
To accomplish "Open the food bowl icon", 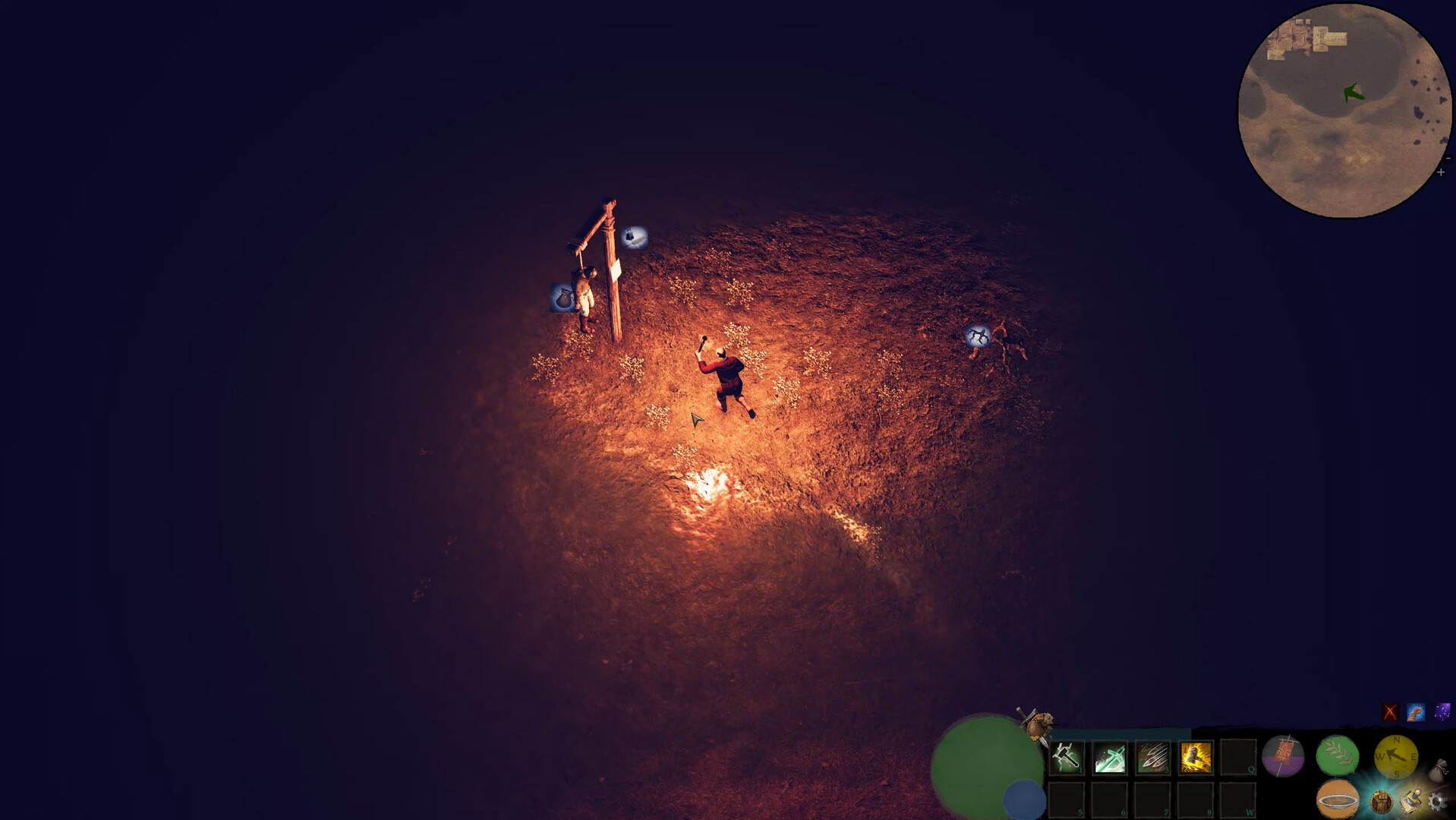I will click(1338, 799).
